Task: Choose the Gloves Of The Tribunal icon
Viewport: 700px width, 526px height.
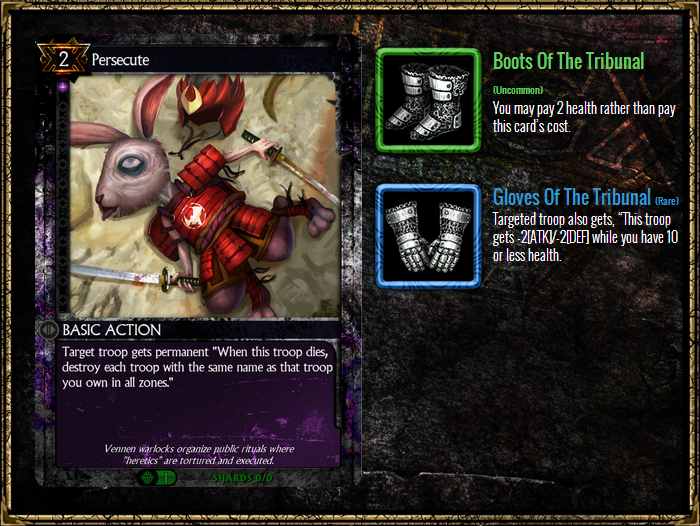Action: 428,237
